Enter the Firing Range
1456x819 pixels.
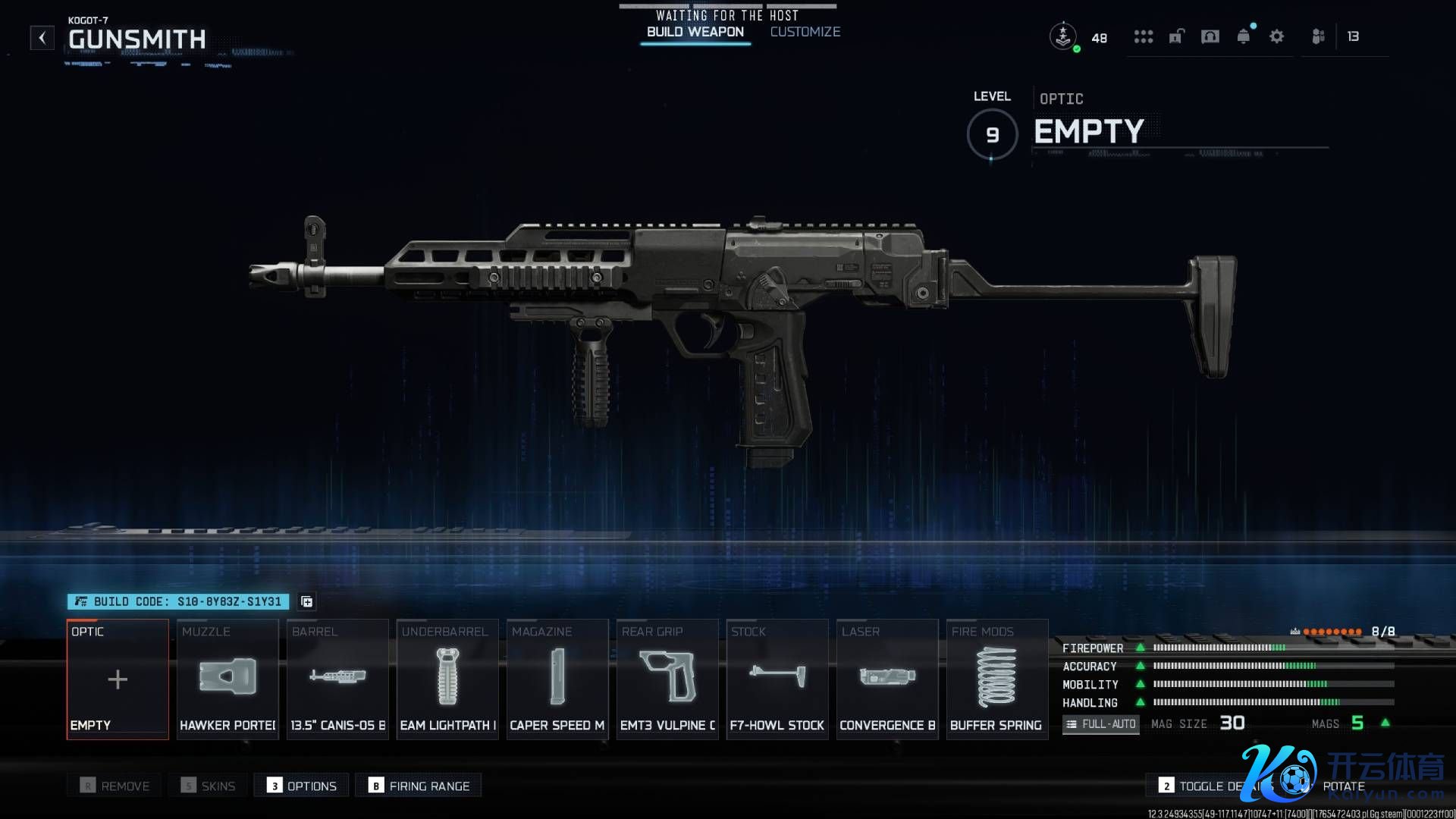pyautogui.click(x=419, y=786)
